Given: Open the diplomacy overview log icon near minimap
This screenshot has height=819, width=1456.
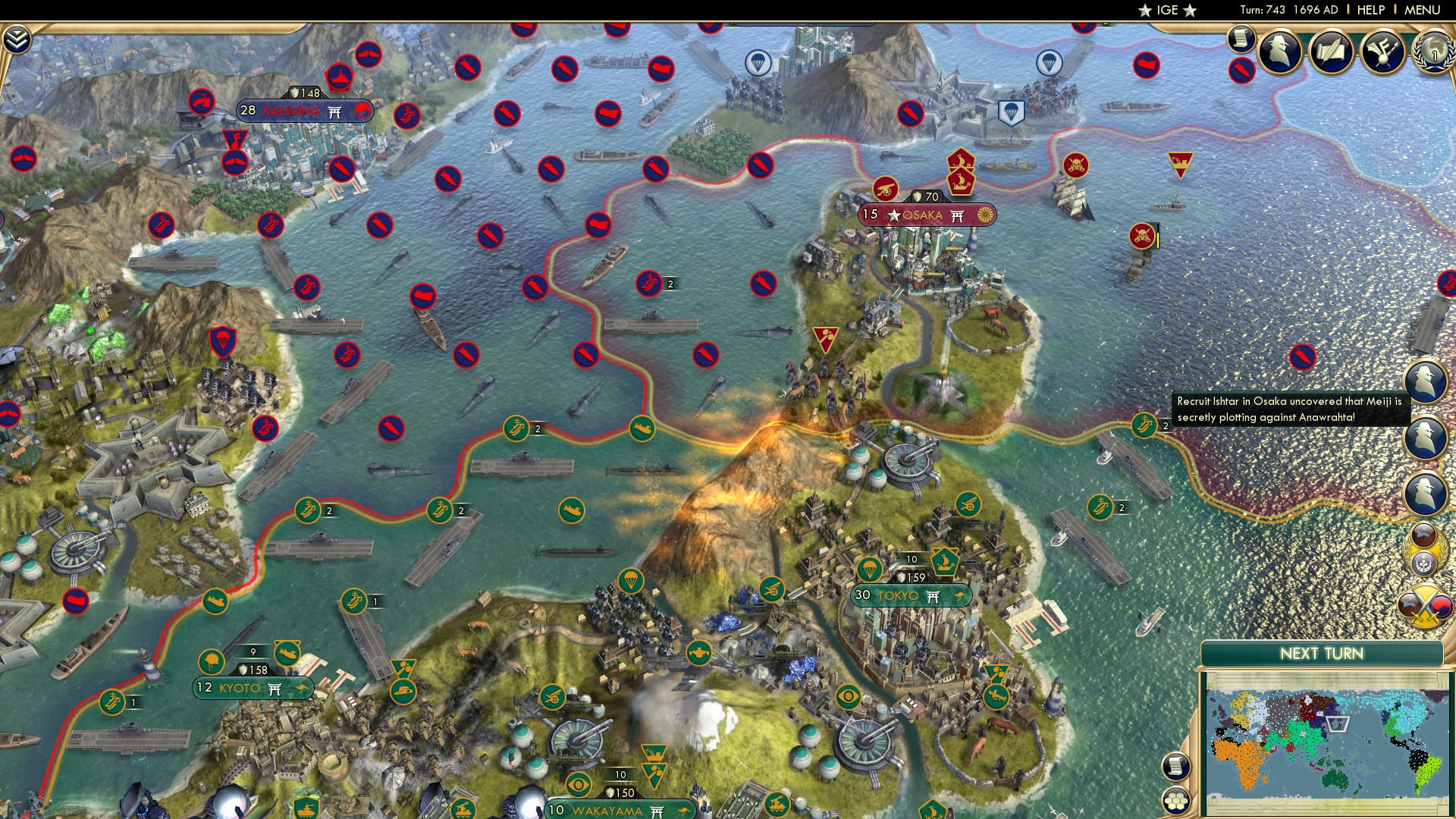Looking at the screenshot, I should 1177,767.
